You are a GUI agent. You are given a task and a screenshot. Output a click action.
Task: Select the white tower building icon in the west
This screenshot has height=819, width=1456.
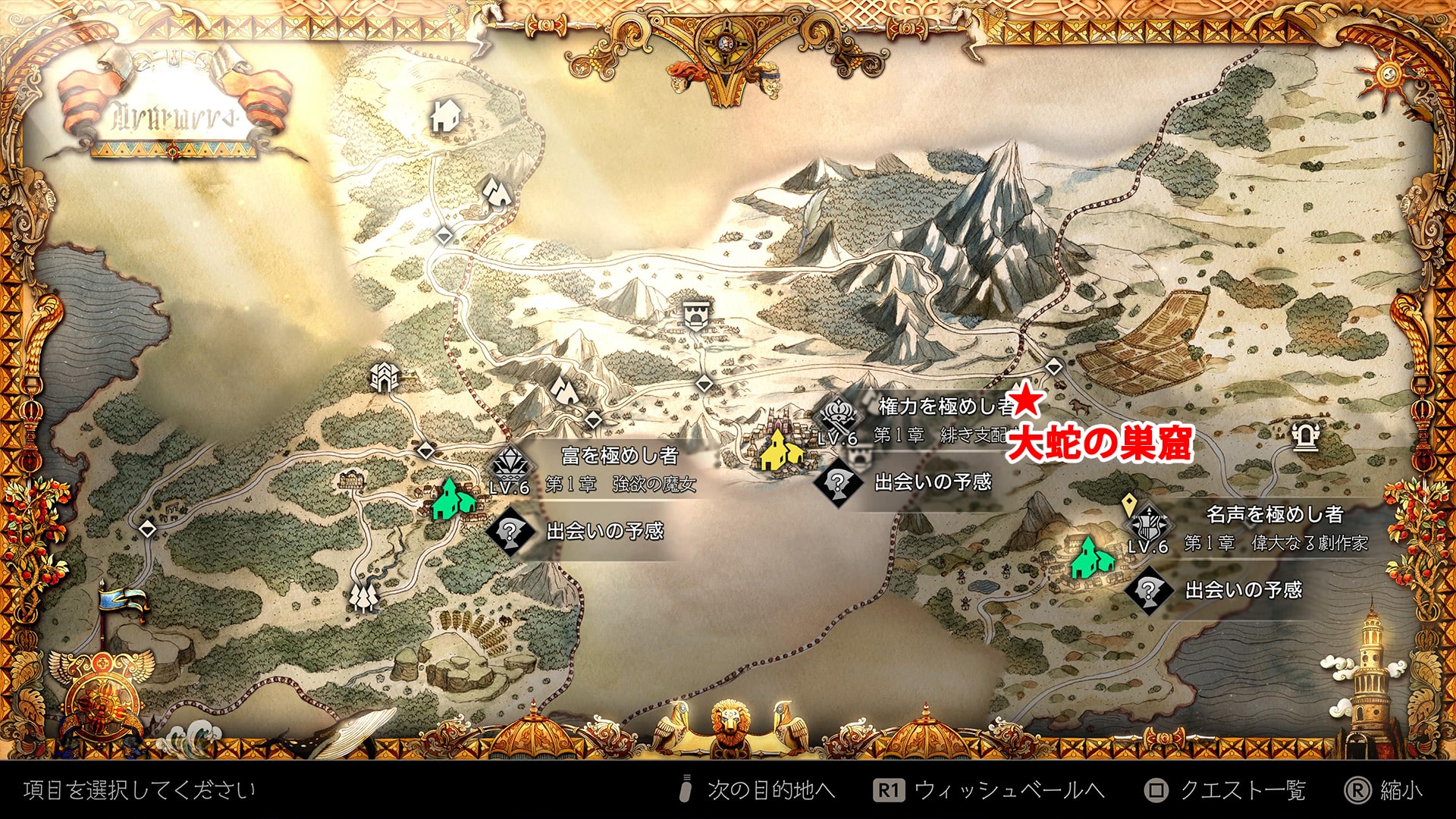384,377
